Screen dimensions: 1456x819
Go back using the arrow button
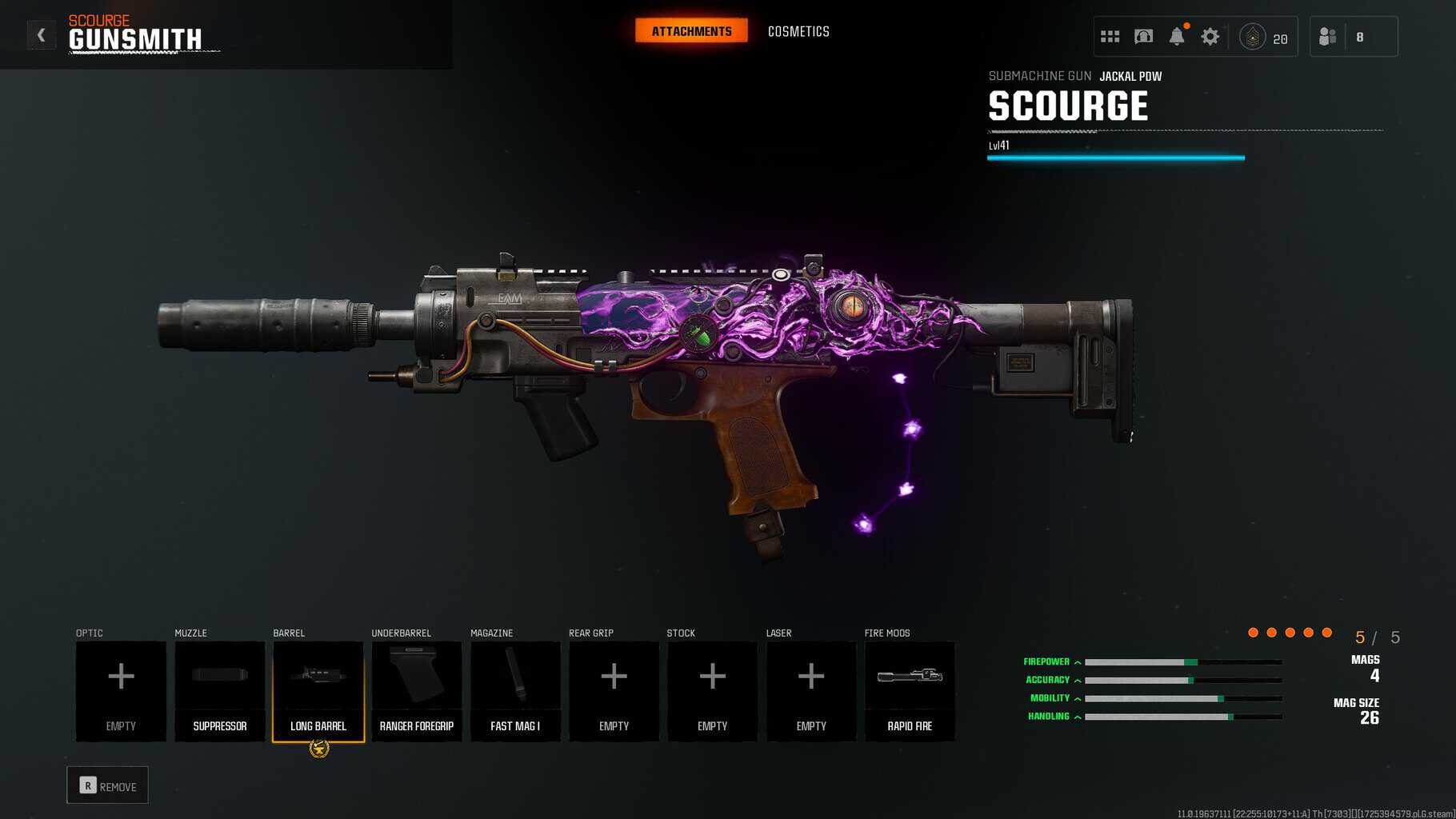click(41, 35)
